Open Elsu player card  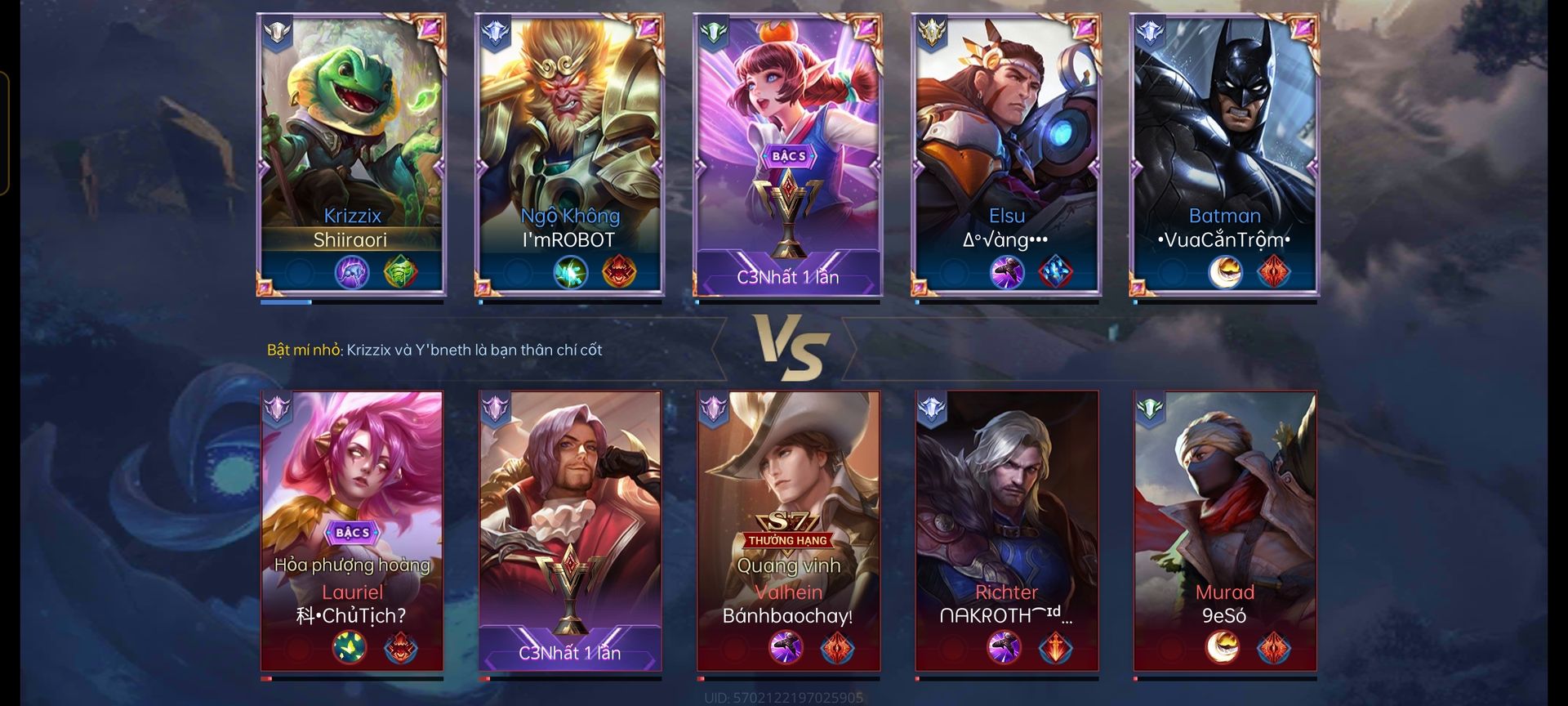pos(1006,155)
